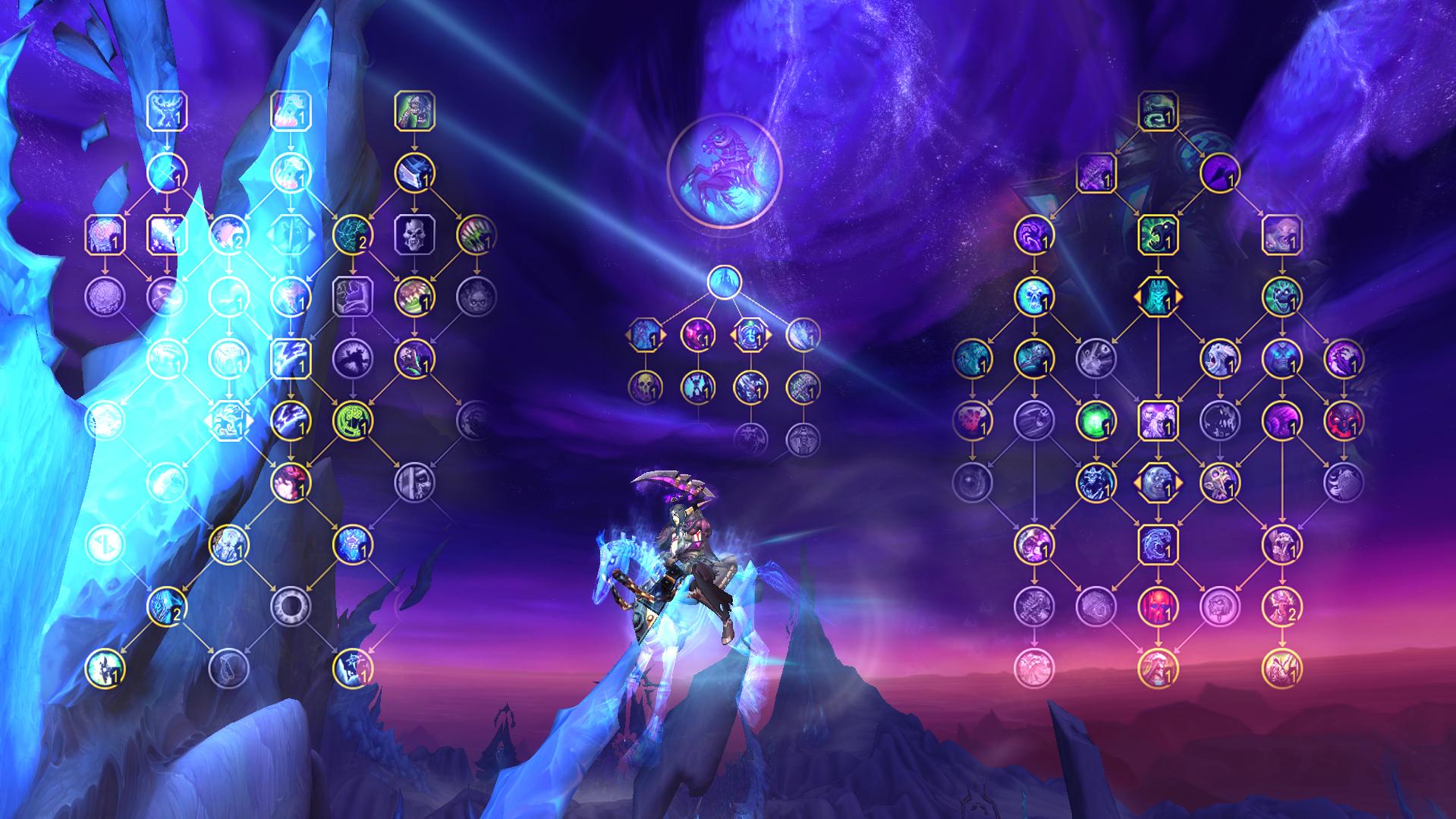Choose the glowing green orb talent

(1096, 420)
